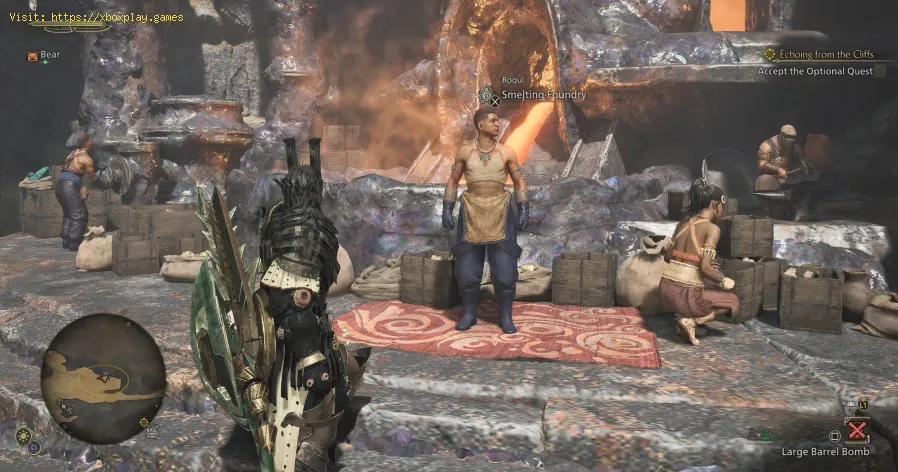898x472 pixels.
Task: Click the yellow sun icon beside the minimap
Action: pos(24,435)
